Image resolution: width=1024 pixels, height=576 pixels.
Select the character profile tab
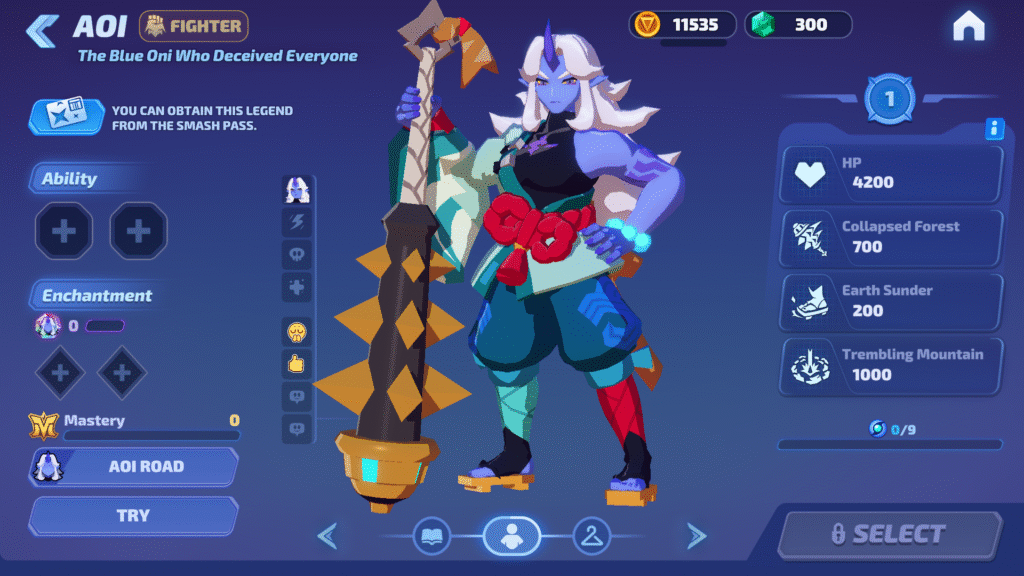click(511, 537)
